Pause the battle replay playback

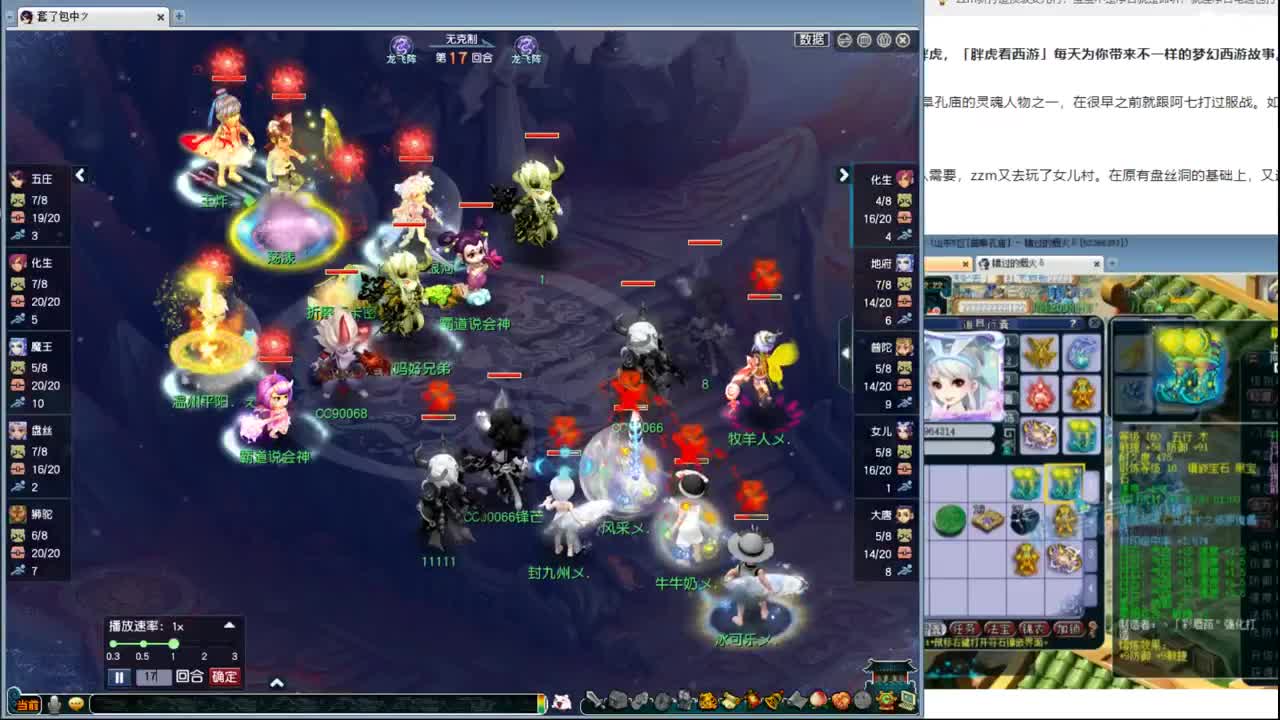pos(118,677)
